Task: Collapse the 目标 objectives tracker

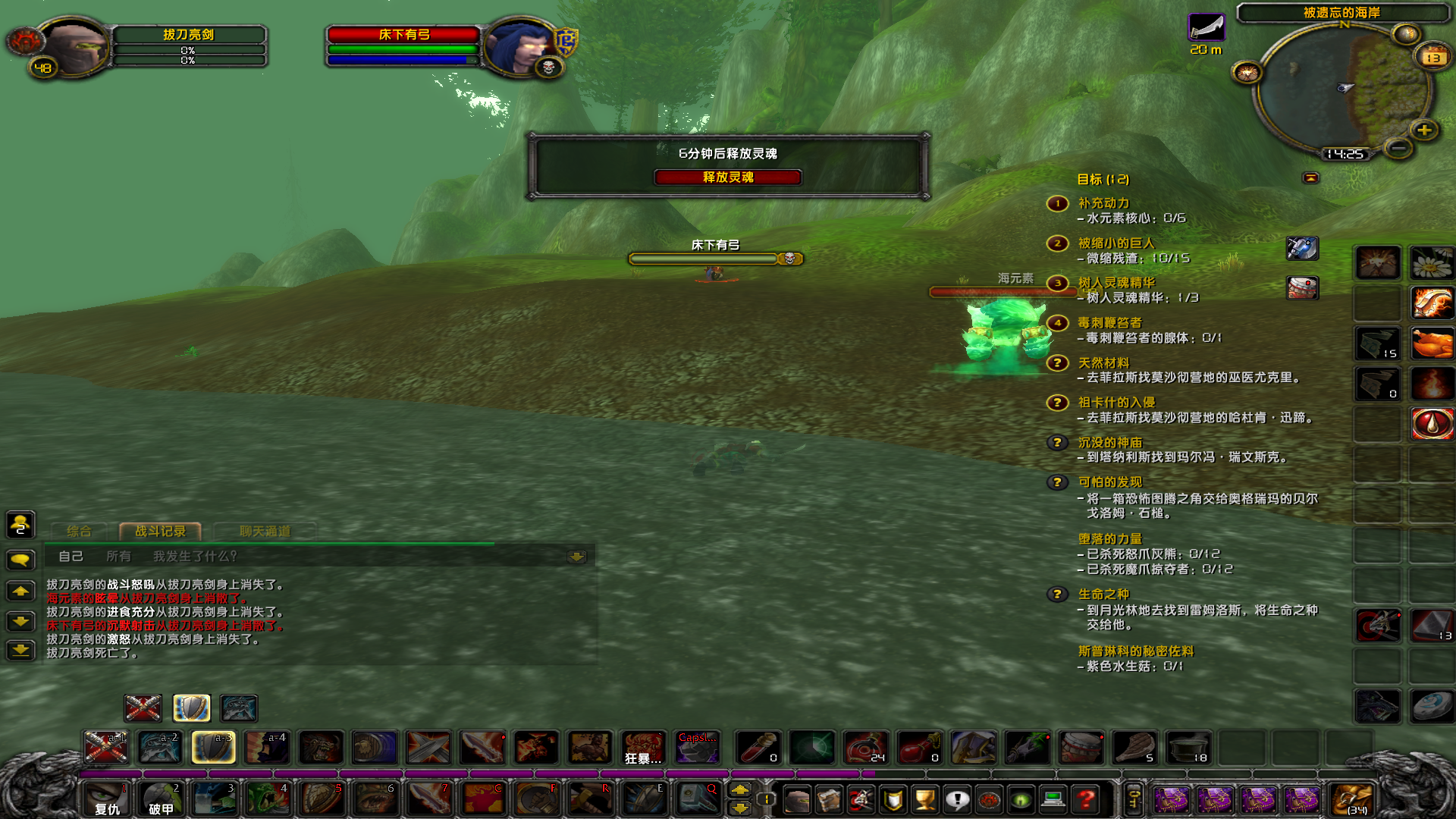Action: (1310, 178)
